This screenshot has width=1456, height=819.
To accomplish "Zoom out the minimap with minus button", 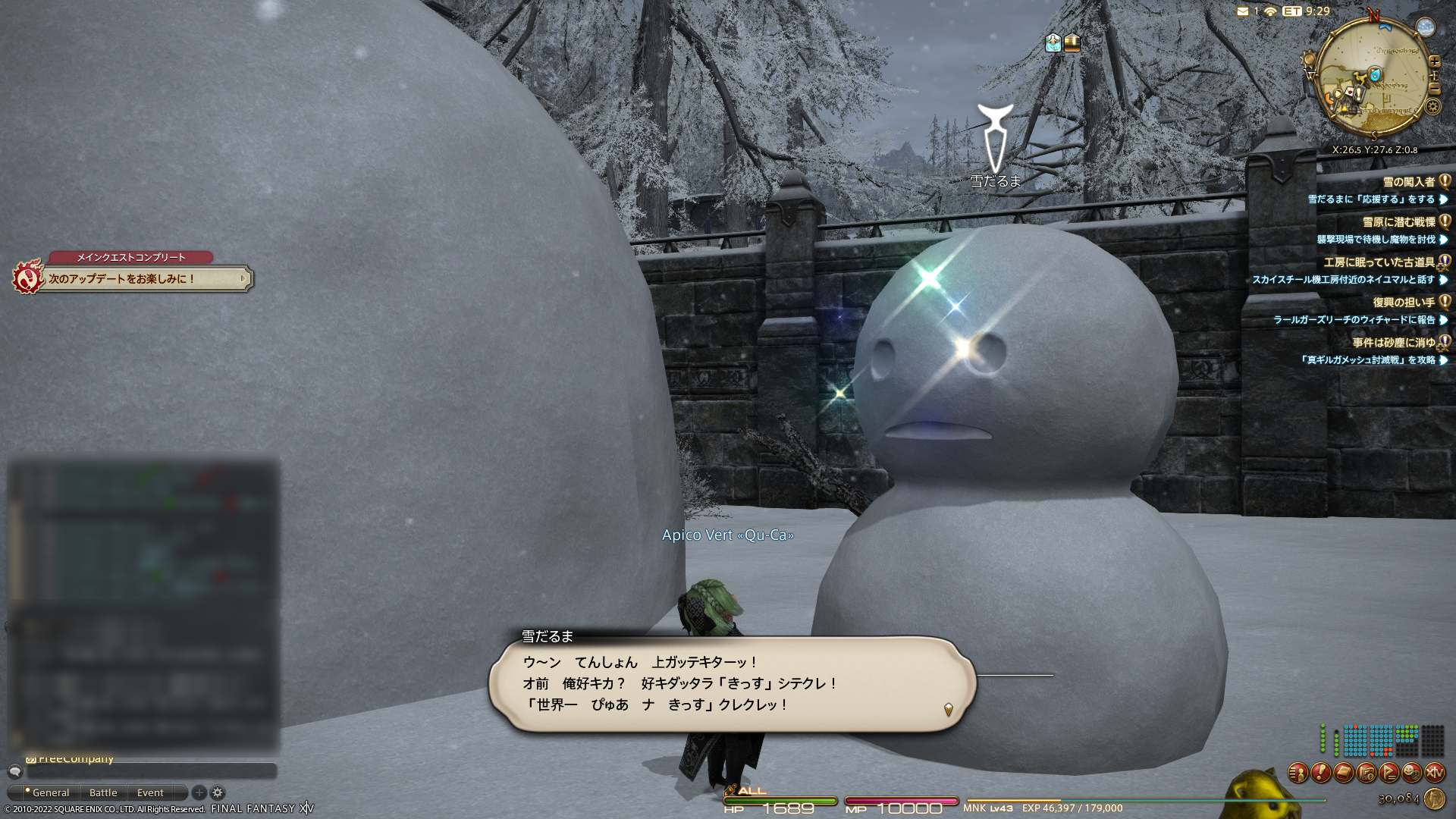I will pos(1434,89).
